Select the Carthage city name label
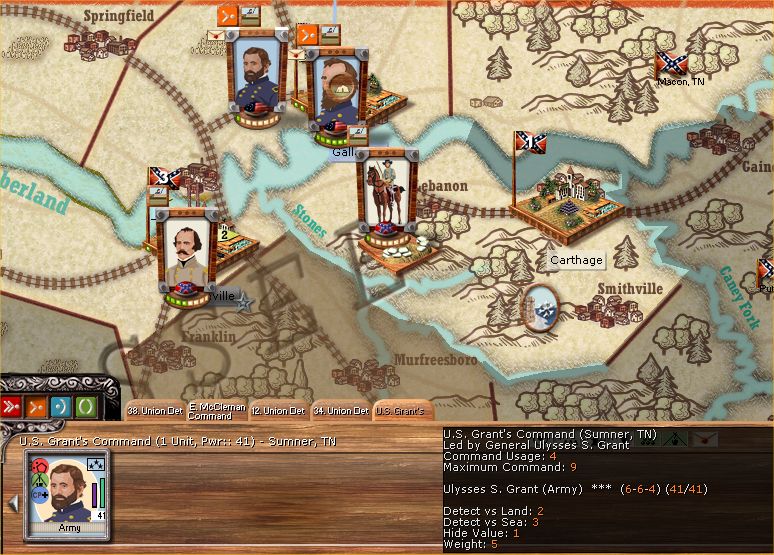The image size is (774, 555). (577, 261)
